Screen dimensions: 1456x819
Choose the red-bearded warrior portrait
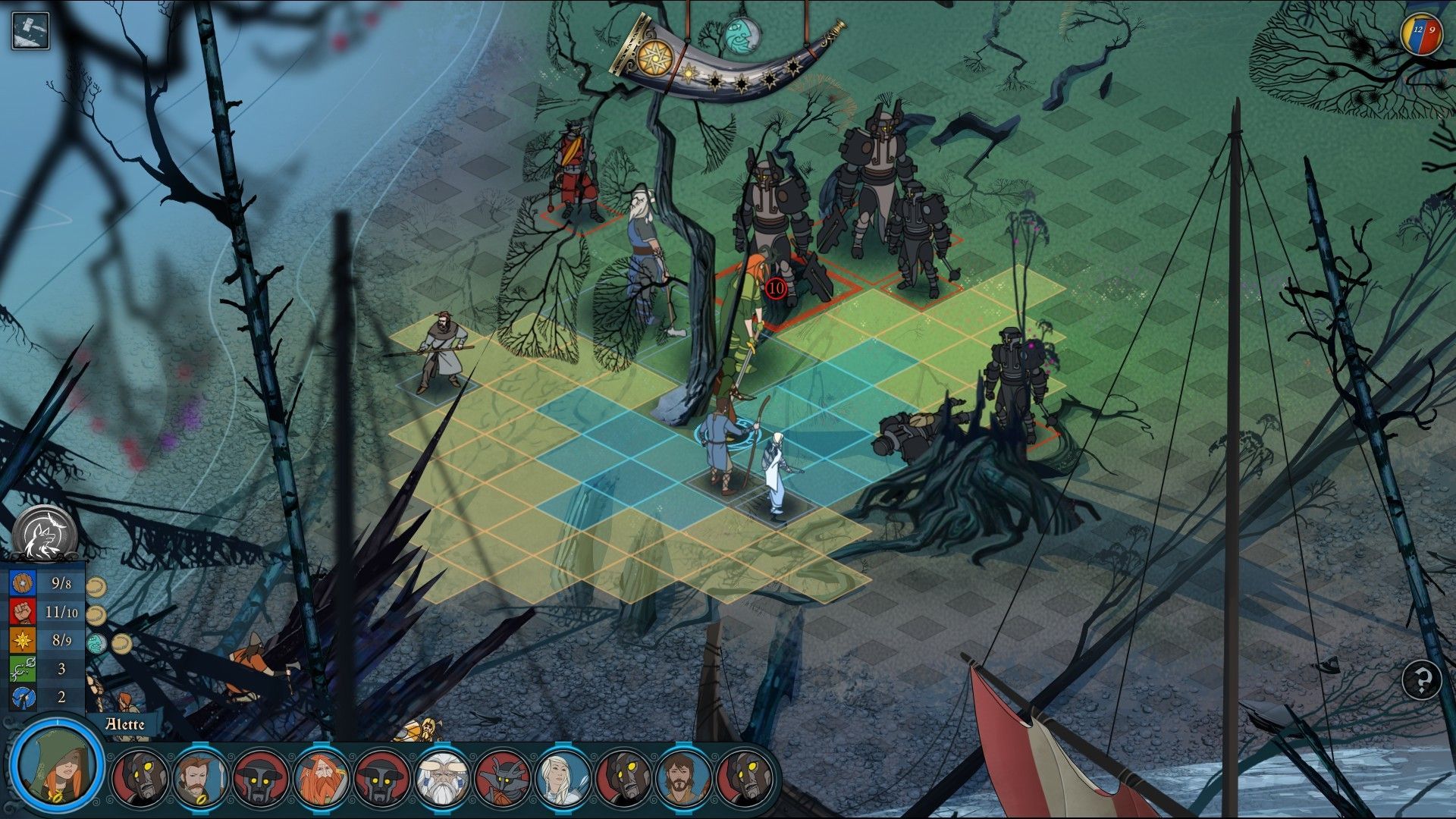[322, 778]
